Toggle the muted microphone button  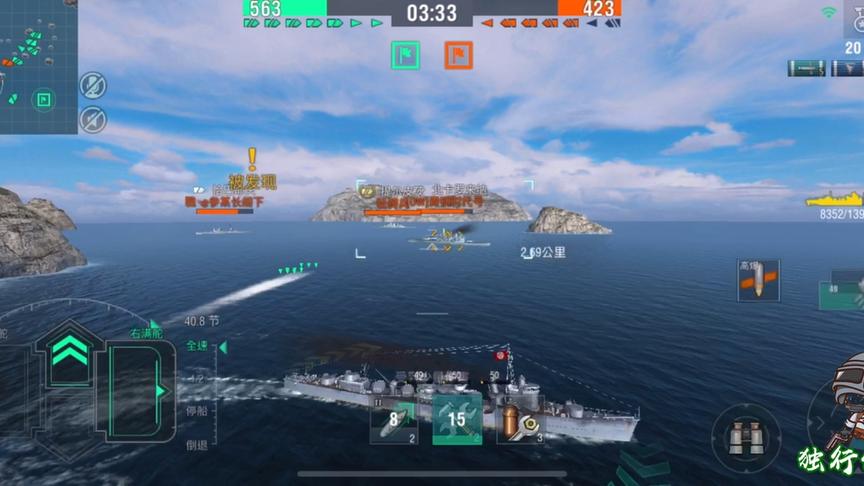tap(93, 85)
